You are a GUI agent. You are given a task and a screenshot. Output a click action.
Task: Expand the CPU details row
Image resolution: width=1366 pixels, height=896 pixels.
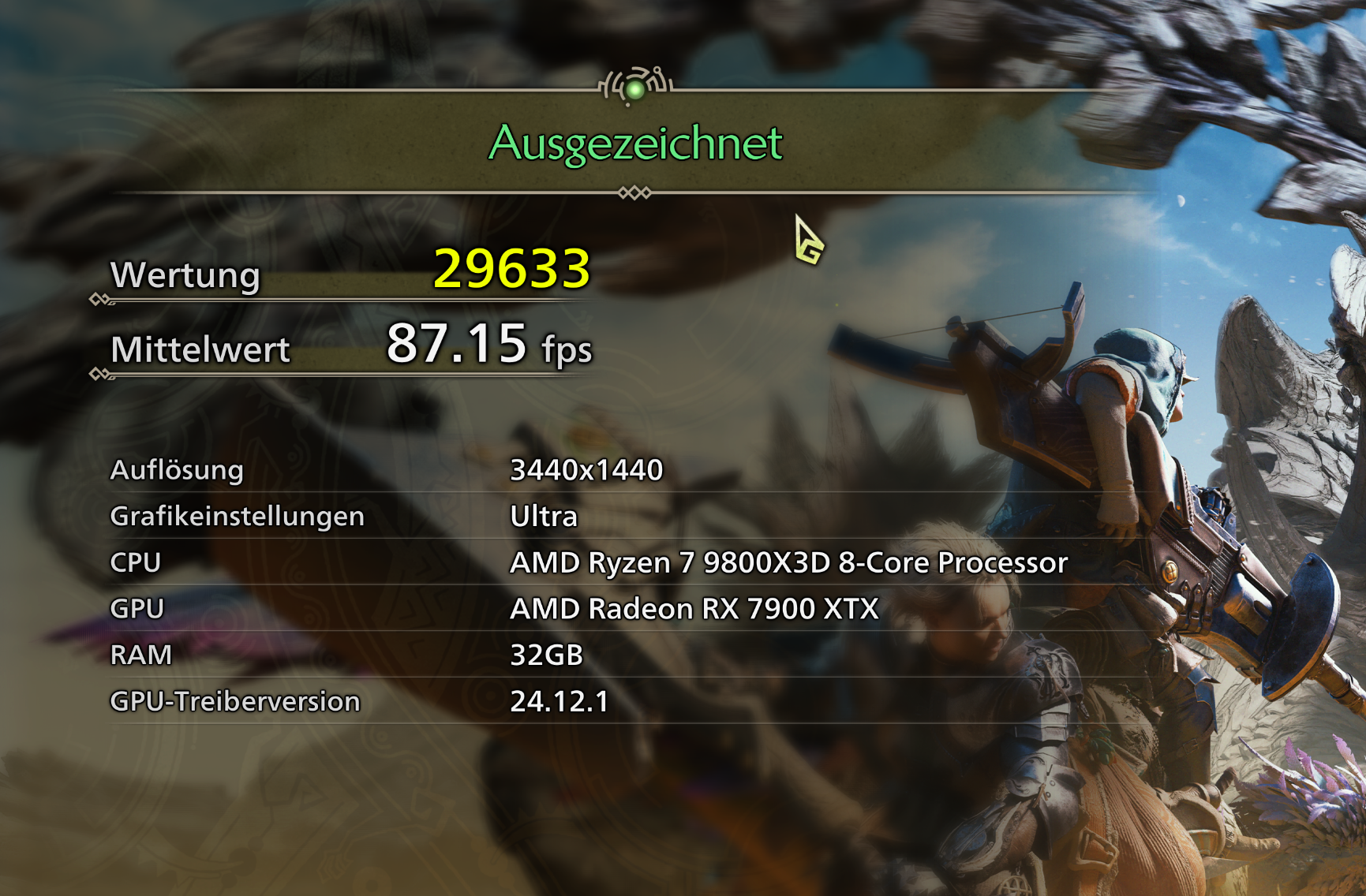tap(138, 563)
